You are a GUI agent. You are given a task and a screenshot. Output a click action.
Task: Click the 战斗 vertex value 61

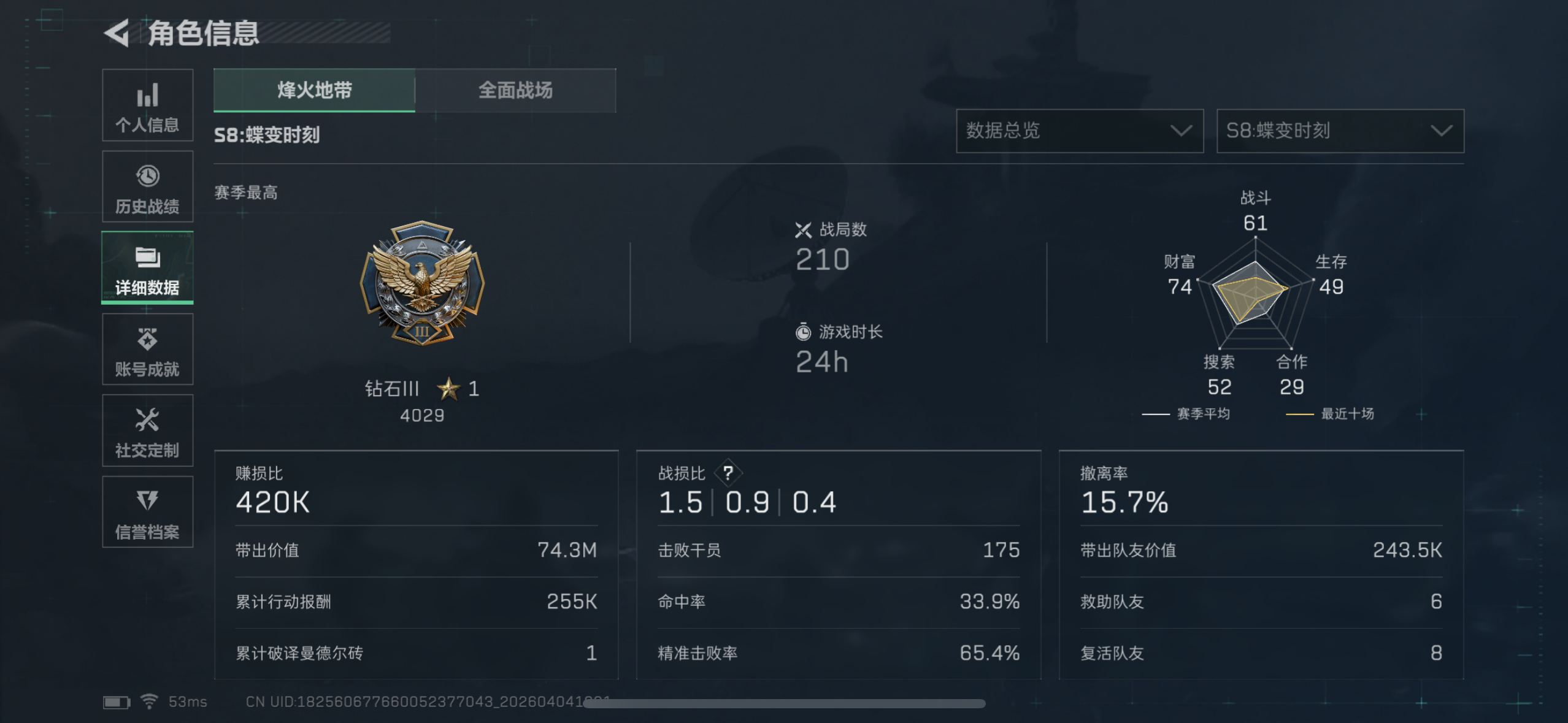tap(1255, 223)
